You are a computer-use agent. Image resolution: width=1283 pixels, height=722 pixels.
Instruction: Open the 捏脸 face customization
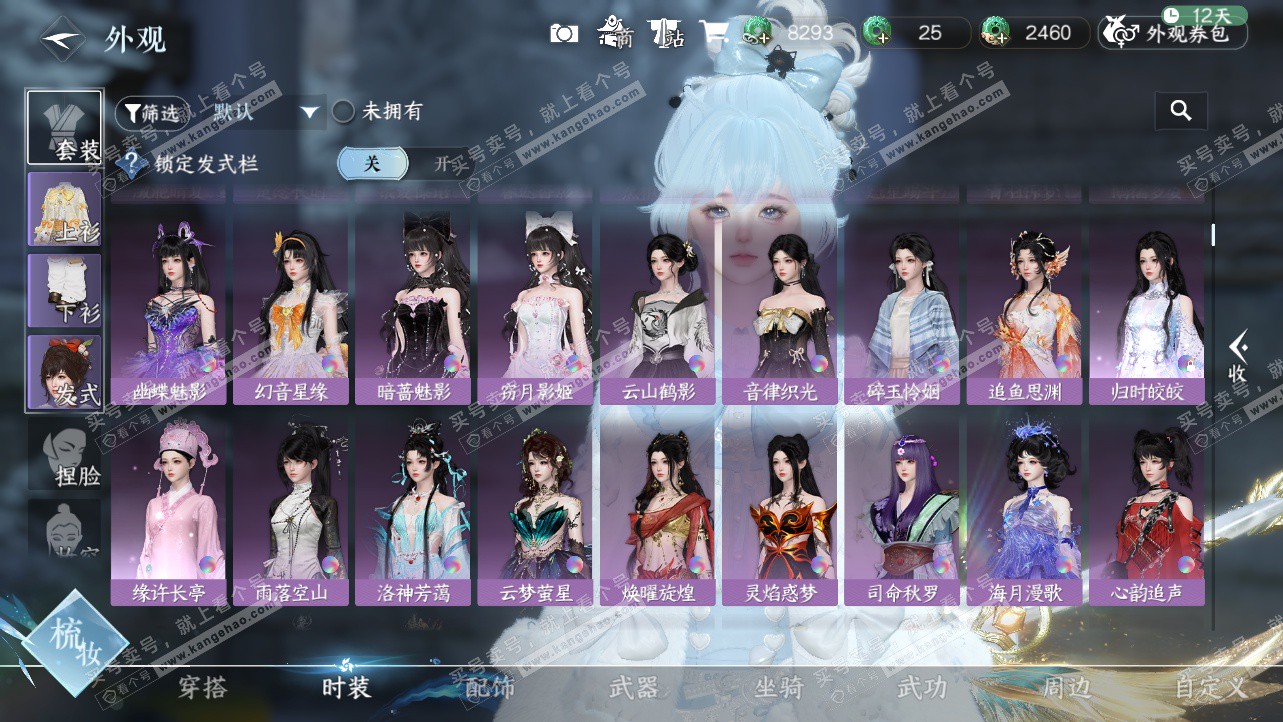65,456
